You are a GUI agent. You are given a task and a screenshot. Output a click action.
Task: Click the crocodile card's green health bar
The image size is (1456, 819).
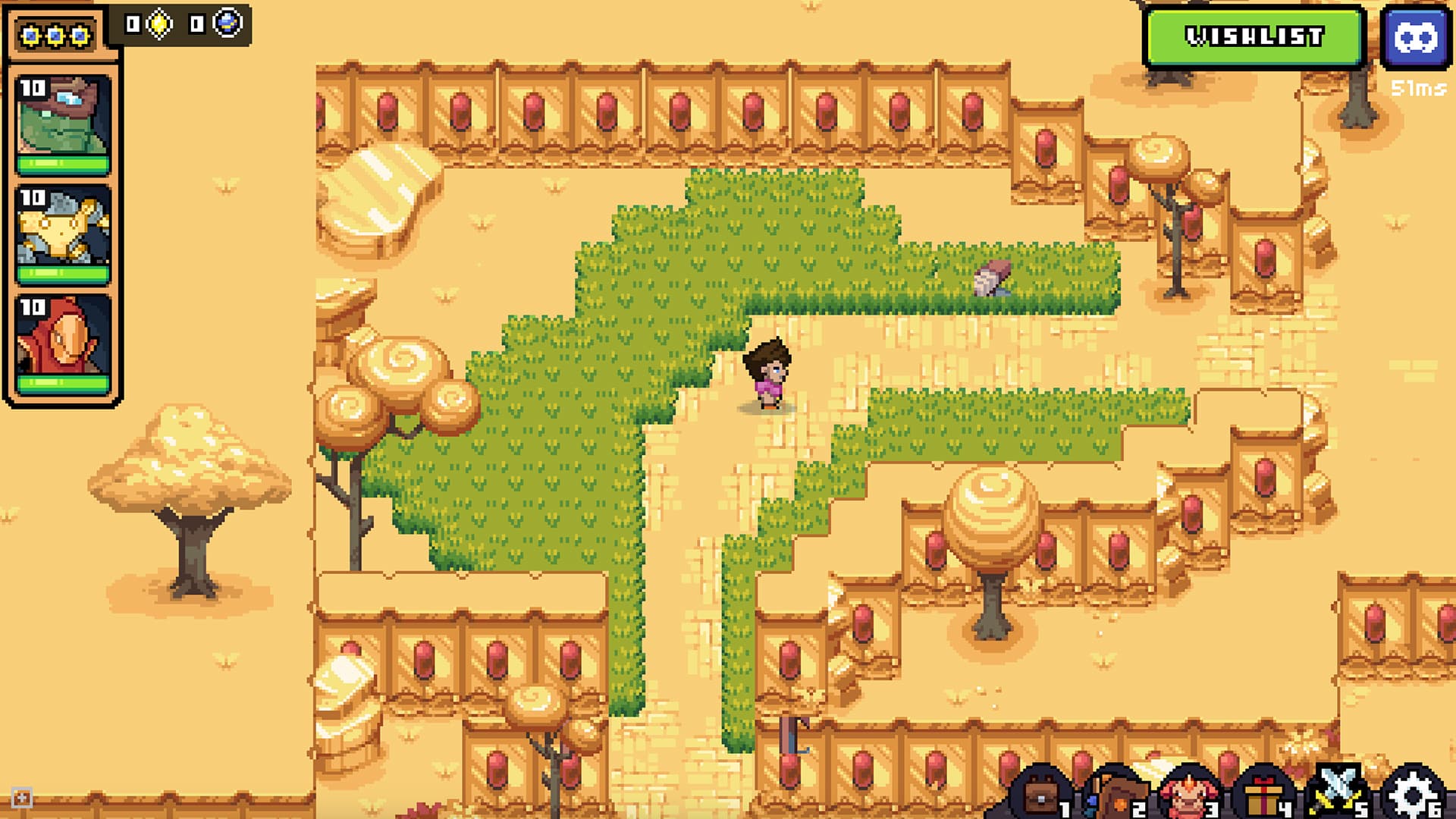click(64, 165)
